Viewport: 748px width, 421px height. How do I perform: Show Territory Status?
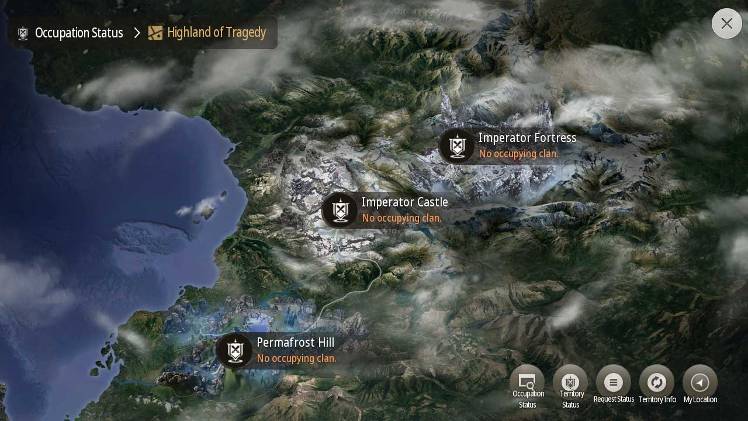coord(570,382)
